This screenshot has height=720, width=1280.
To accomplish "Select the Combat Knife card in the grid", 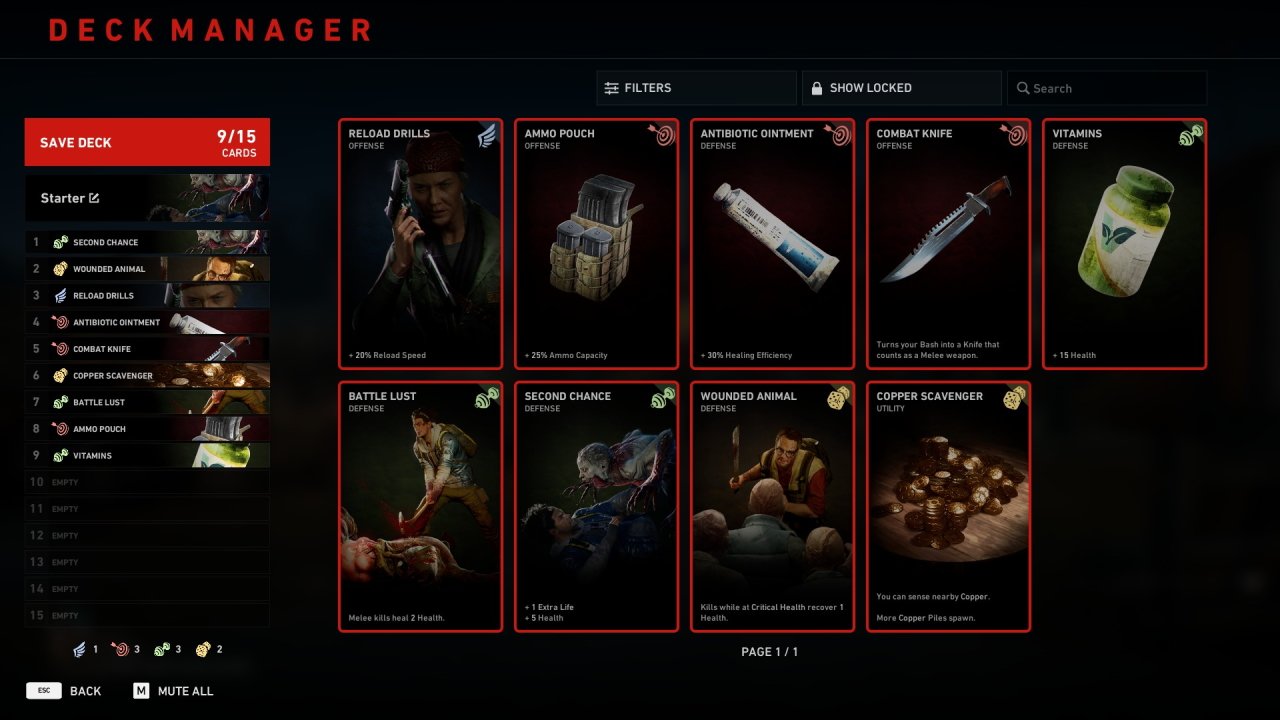I will [x=948, y=244].
